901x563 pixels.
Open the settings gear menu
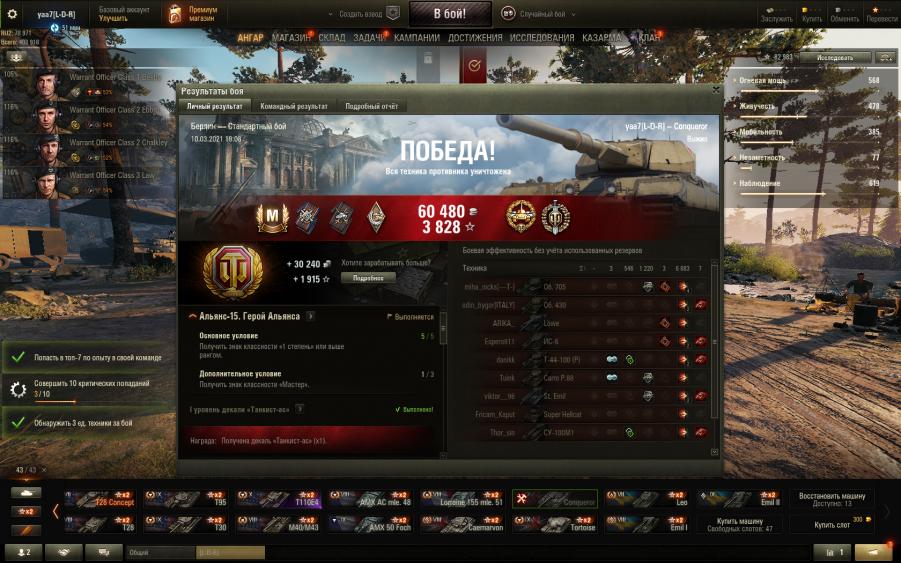pos(13,14)
